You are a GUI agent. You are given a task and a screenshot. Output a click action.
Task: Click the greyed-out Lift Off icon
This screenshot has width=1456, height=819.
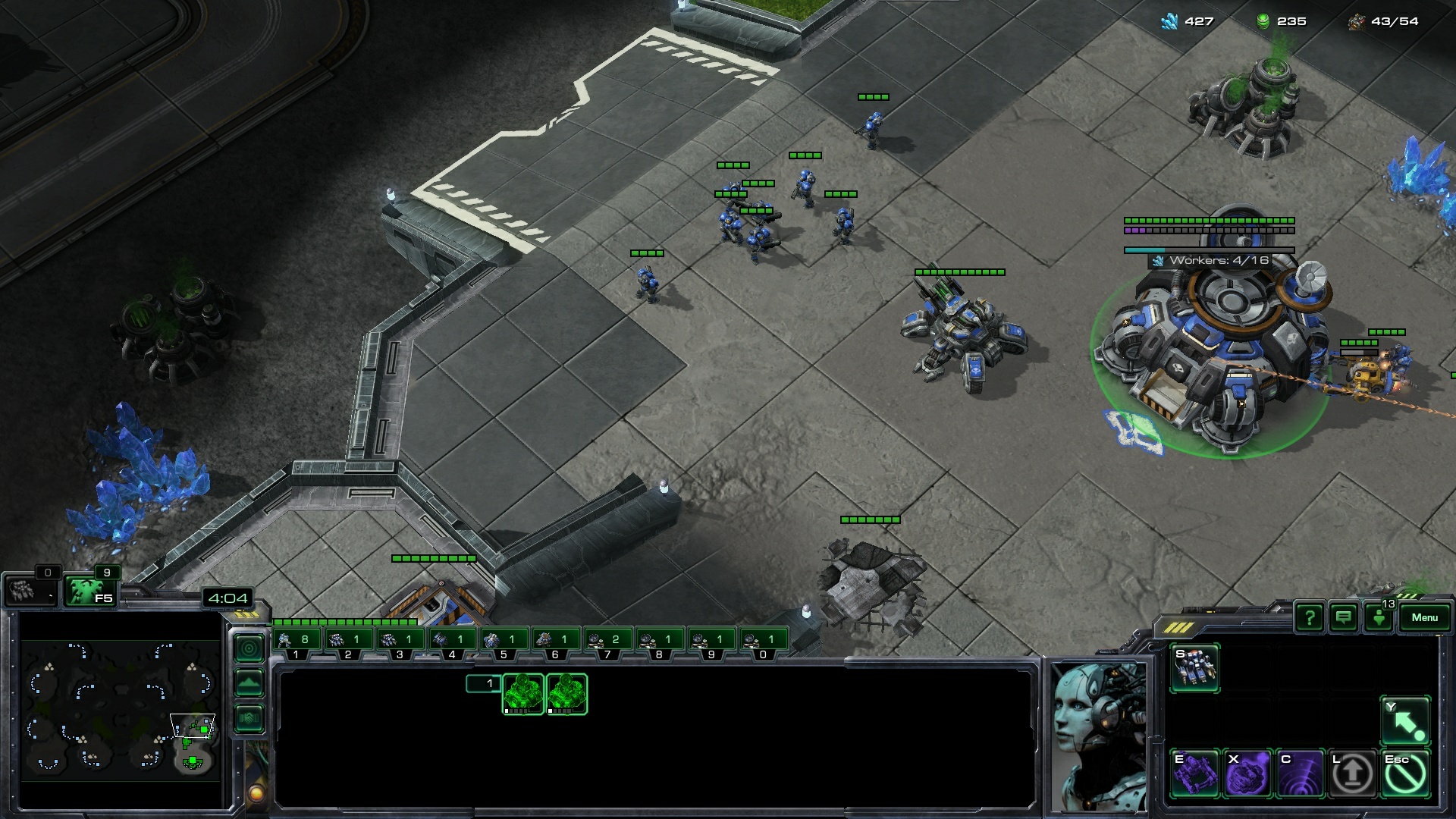click(x=1352, y=773)
